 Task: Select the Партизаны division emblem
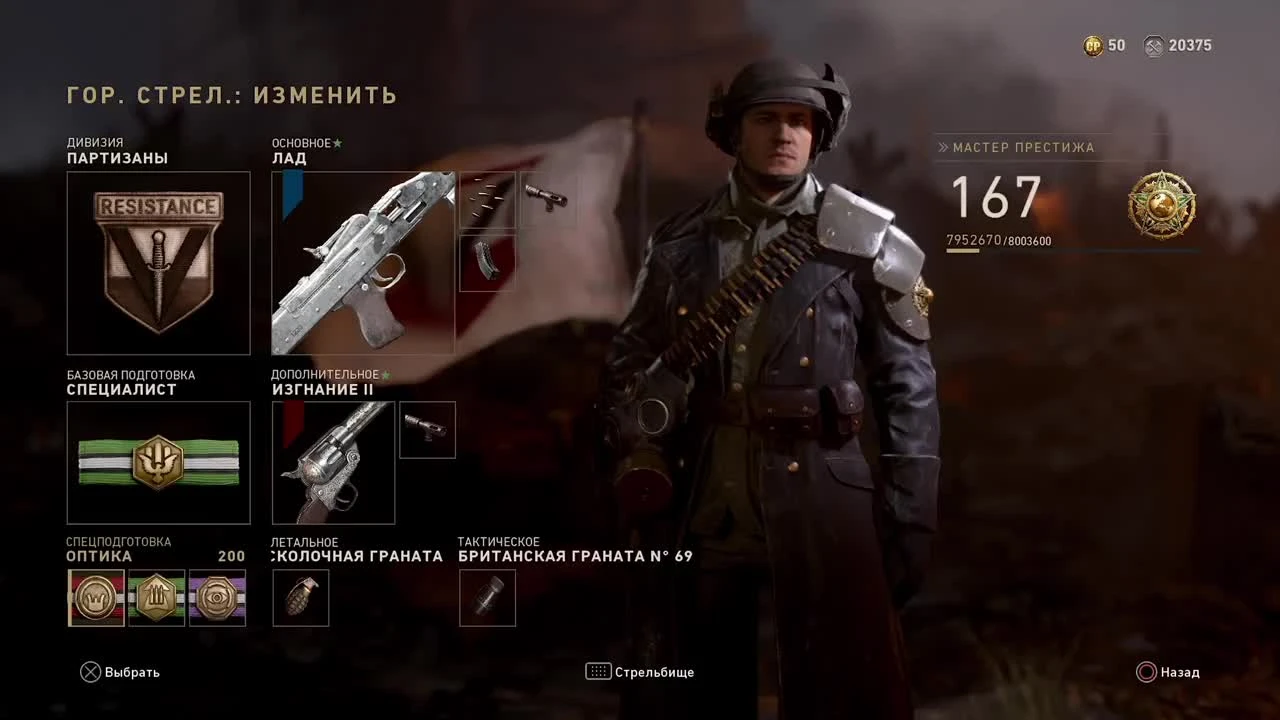tap(158, 262)
